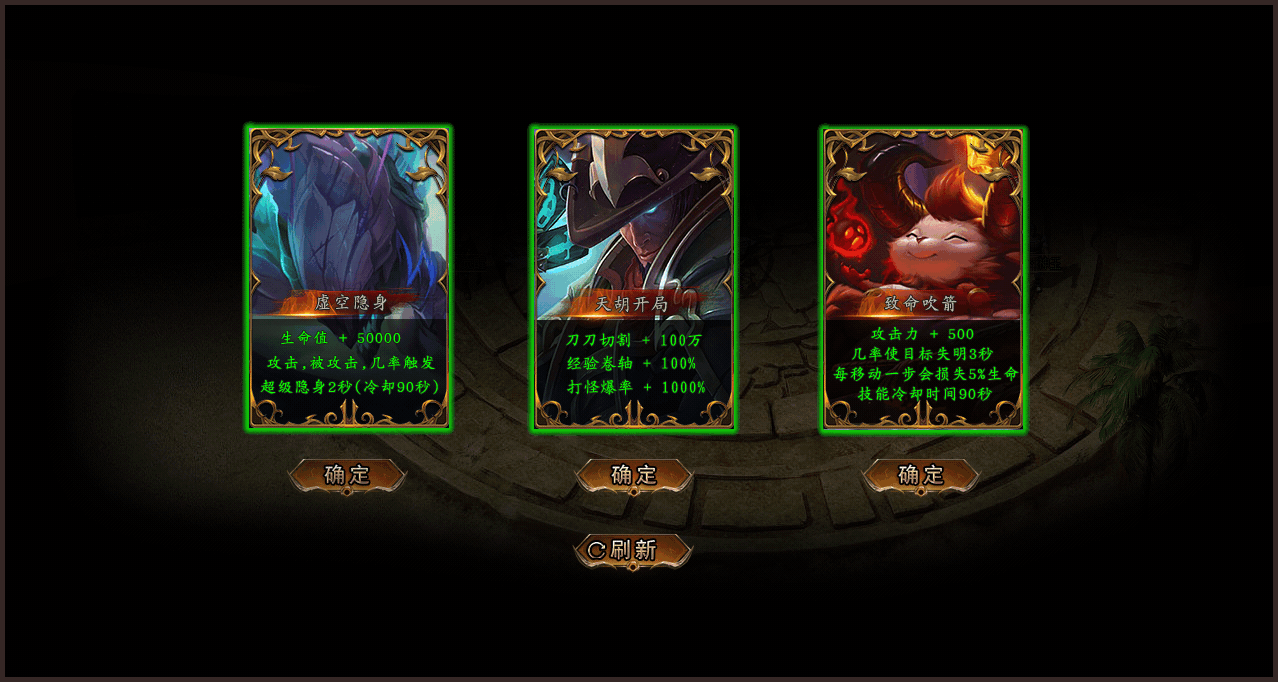Screen dimensions: 1278x682
Task: Confirm the 致命吹箭 card with 确定
Action: point(921,475)
